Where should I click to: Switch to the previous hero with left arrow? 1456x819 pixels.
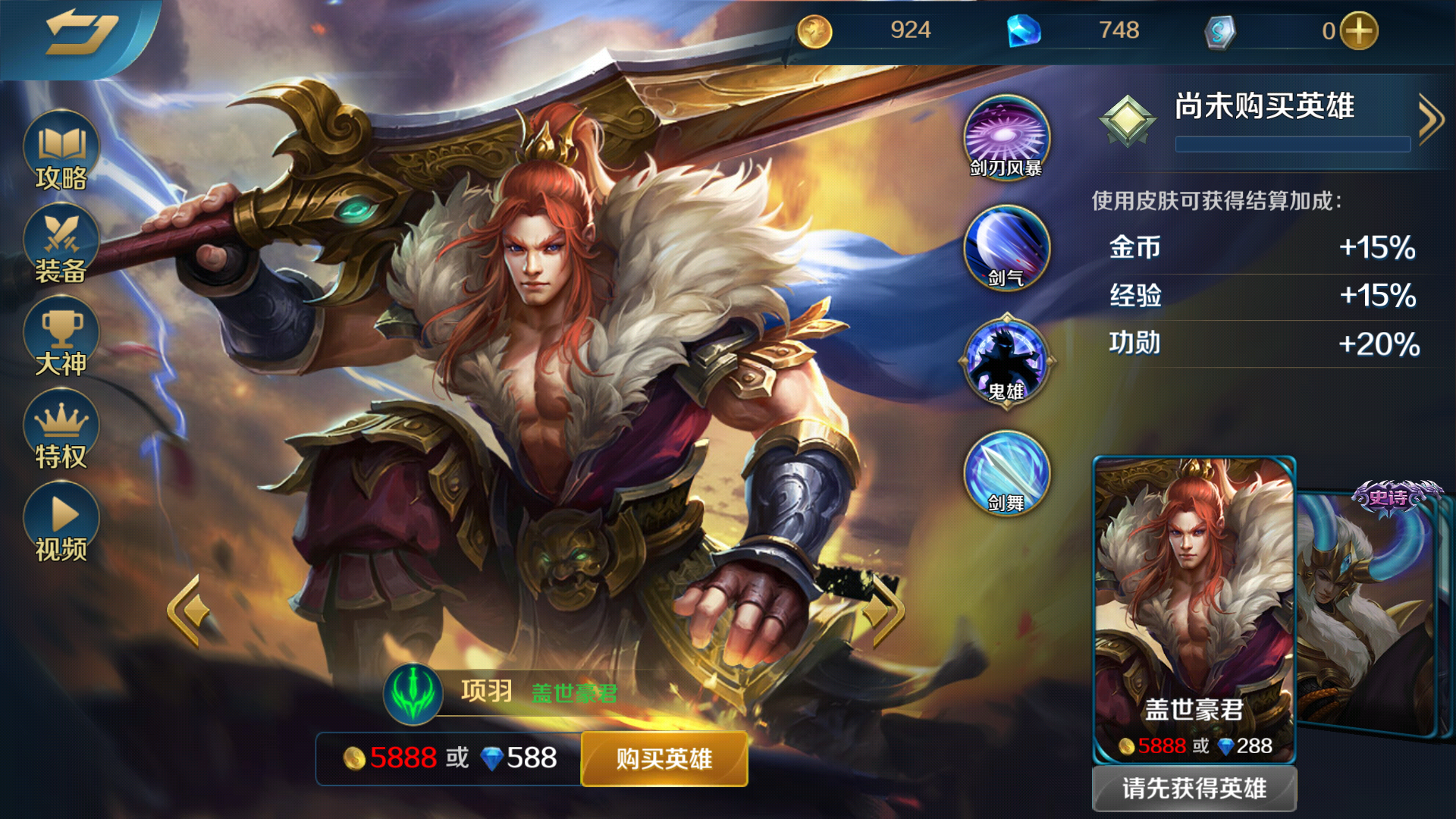[186, 611]
